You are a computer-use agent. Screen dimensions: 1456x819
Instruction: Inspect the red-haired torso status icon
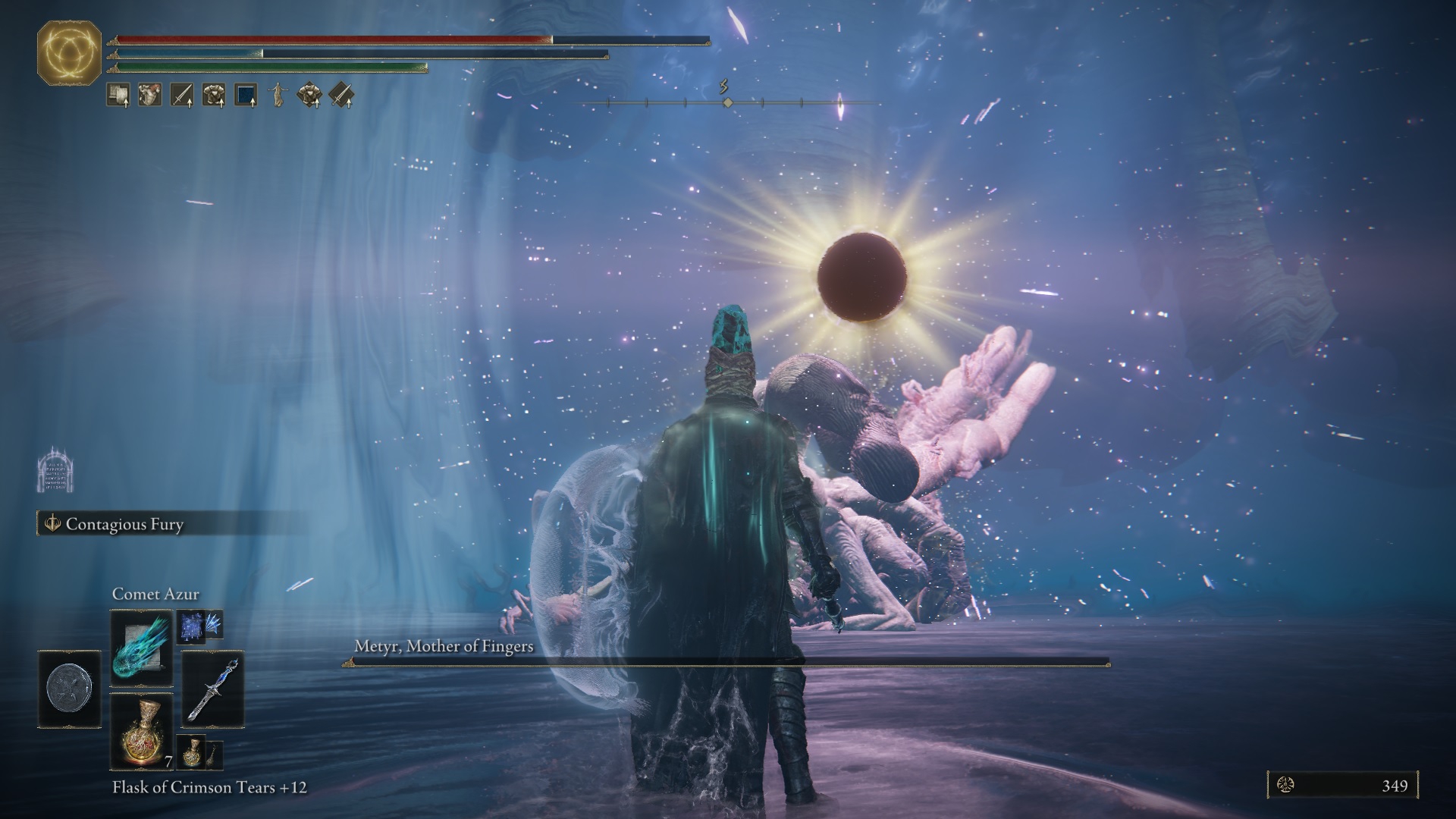(x=149, y=95)
